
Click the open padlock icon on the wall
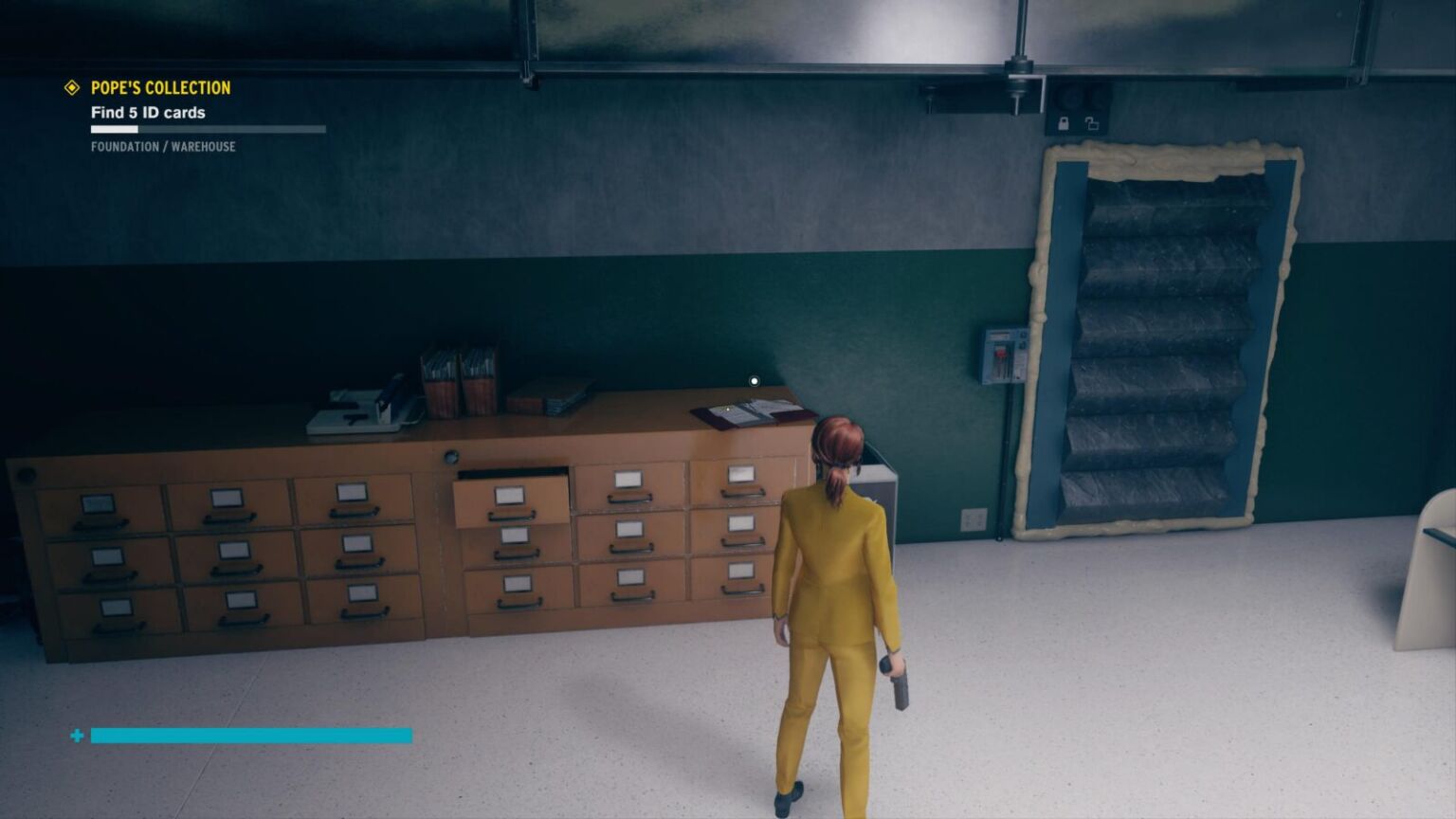click(x=1092, y=123)
